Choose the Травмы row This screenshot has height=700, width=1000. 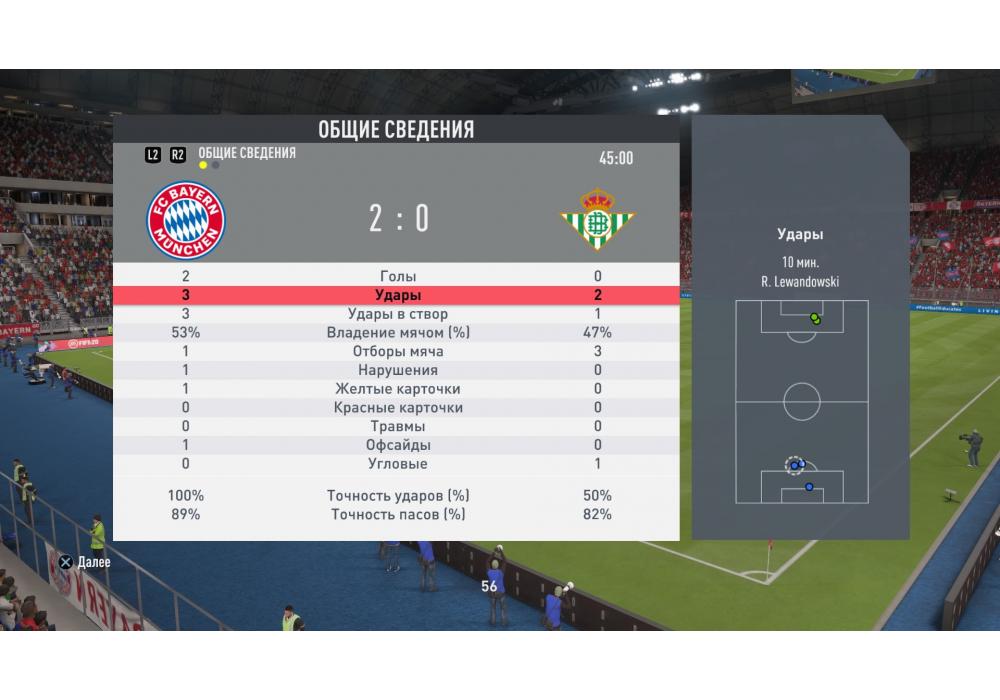click(398, 427)
